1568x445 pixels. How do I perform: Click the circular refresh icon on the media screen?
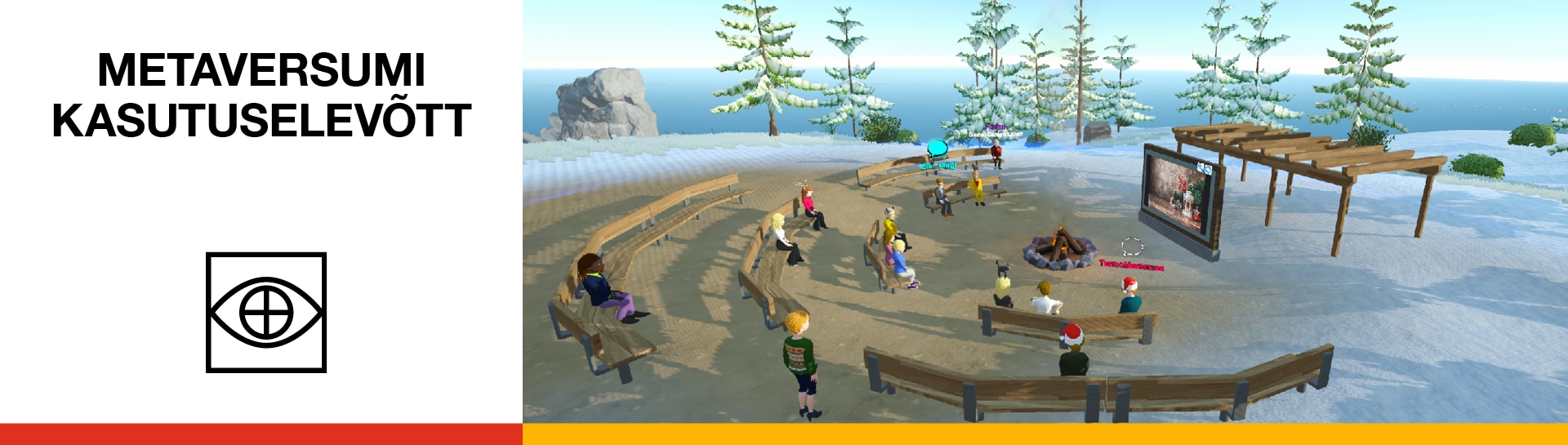(x=1208, y=169)
